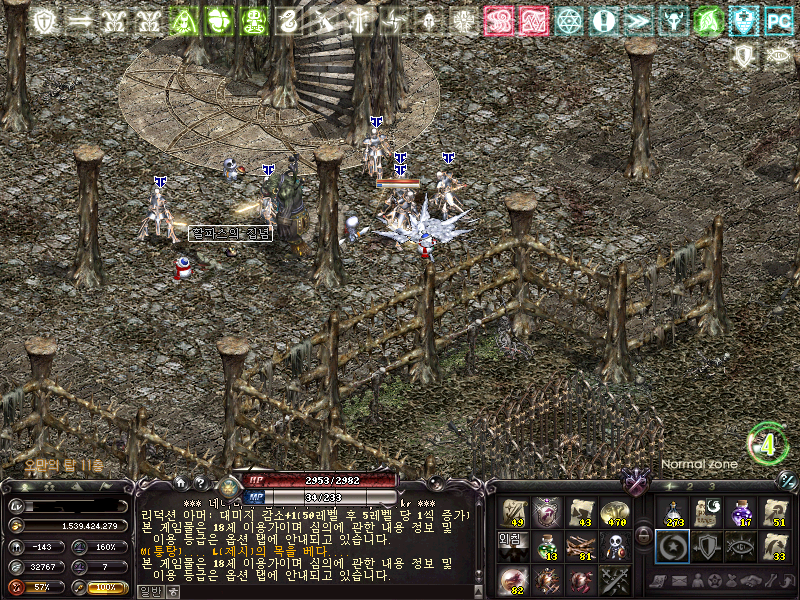Select the gold coin slot with 470
This screenshot has width=800, height=600.
coord(613,513)
